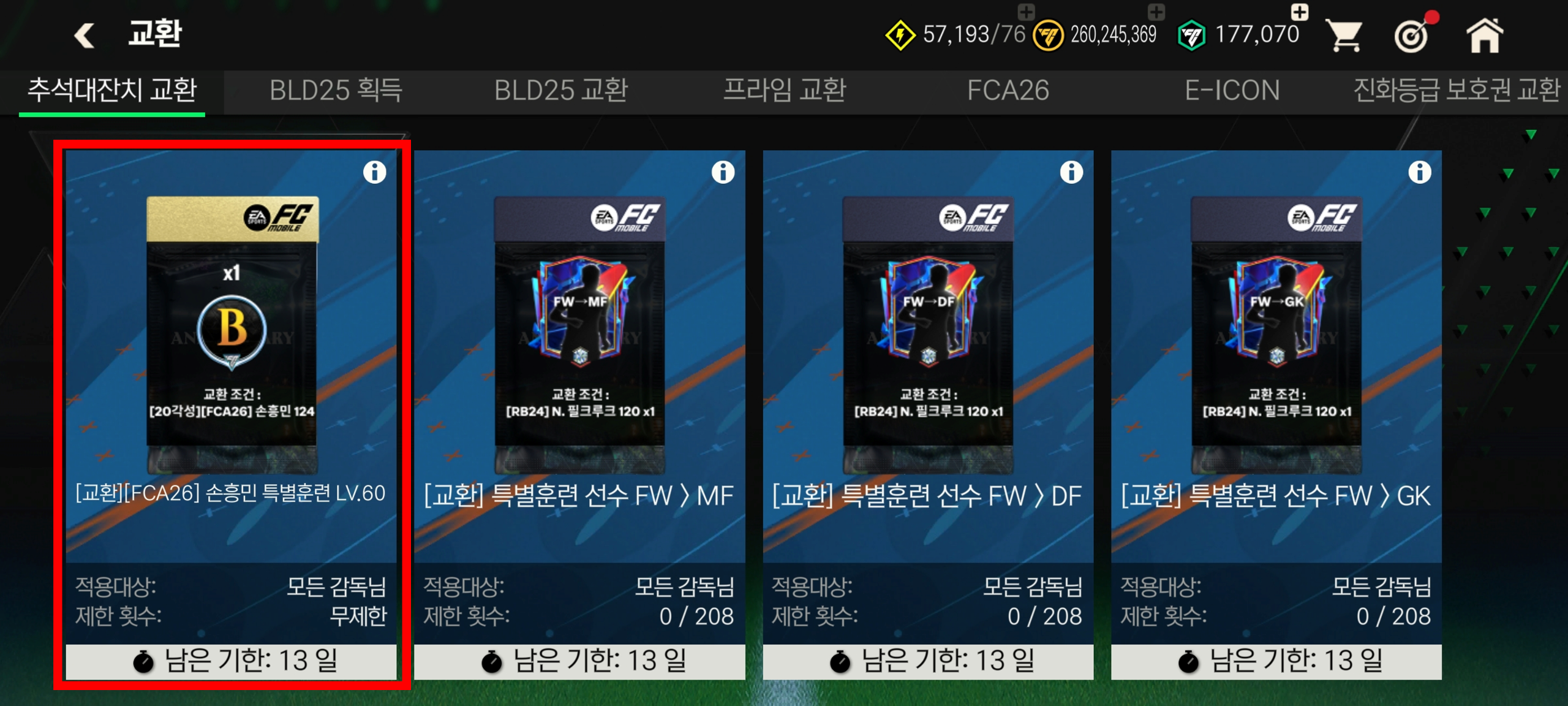1568x706 pixels.
Task: Show info for 손흥민 특별훈련 LV.60 exchange
Action: tap(375, 172)
